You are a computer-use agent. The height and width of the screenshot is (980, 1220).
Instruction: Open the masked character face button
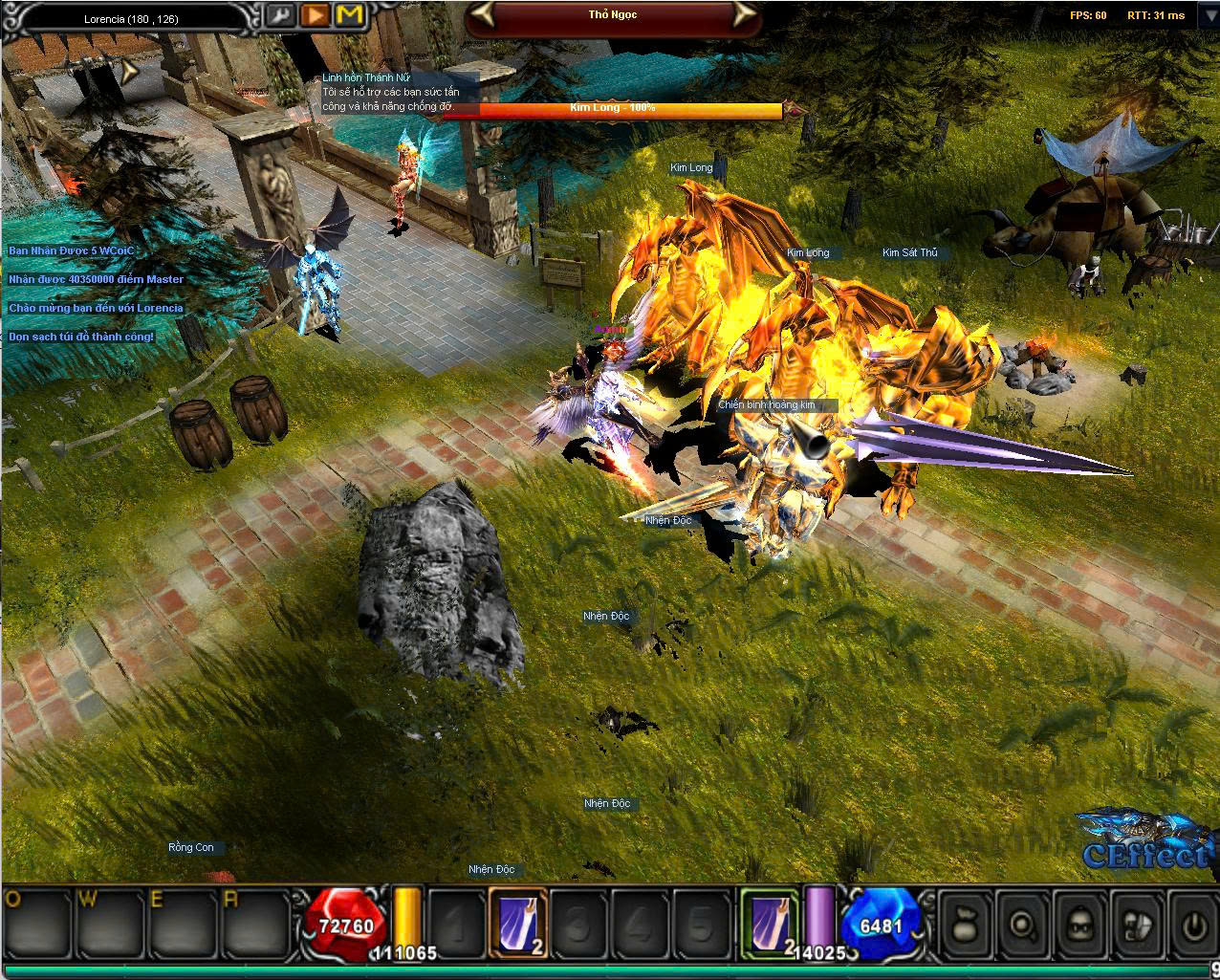click(x=1079, y=925)
